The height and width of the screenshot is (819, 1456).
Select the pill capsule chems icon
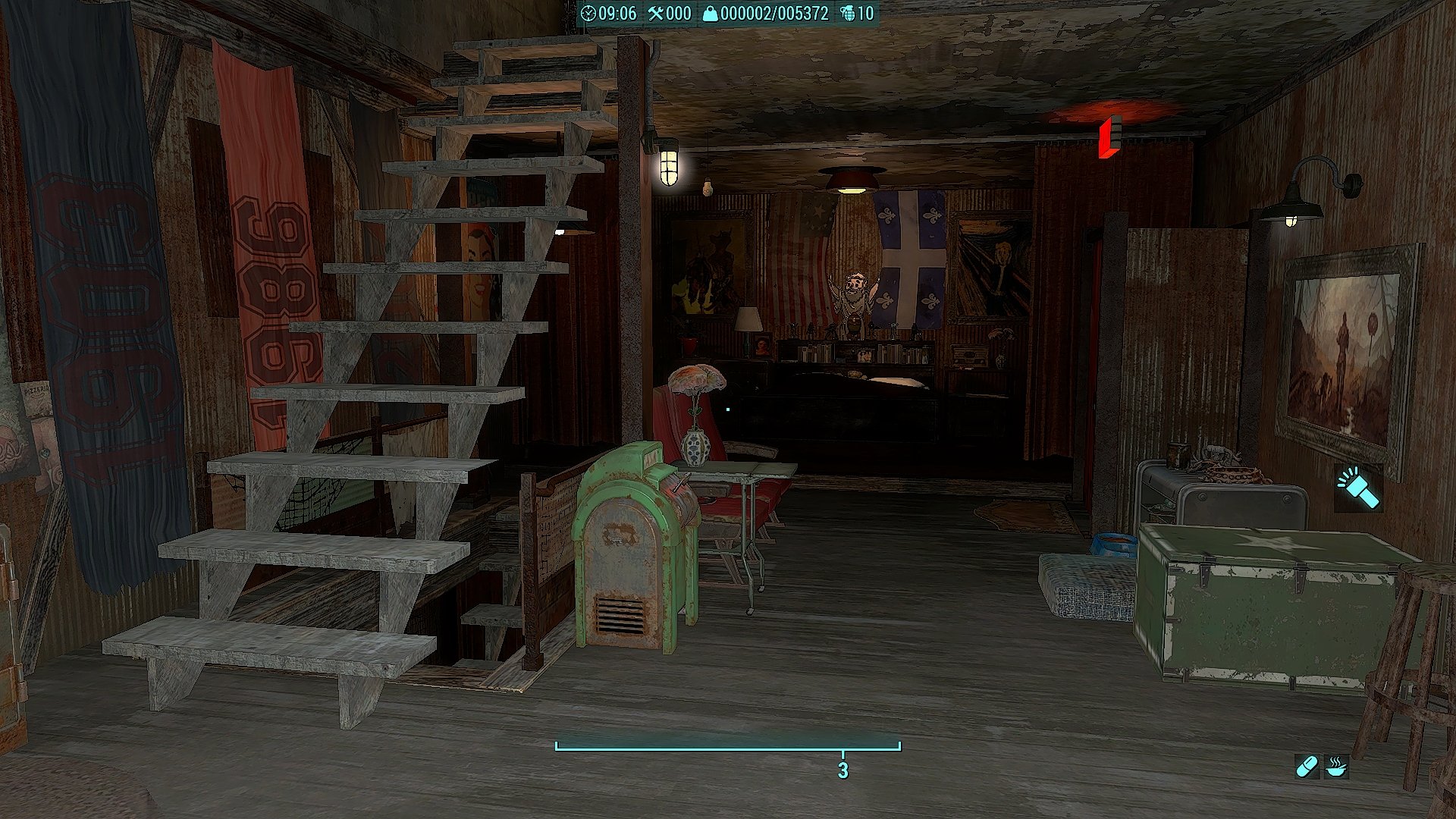click(1307, 767)
